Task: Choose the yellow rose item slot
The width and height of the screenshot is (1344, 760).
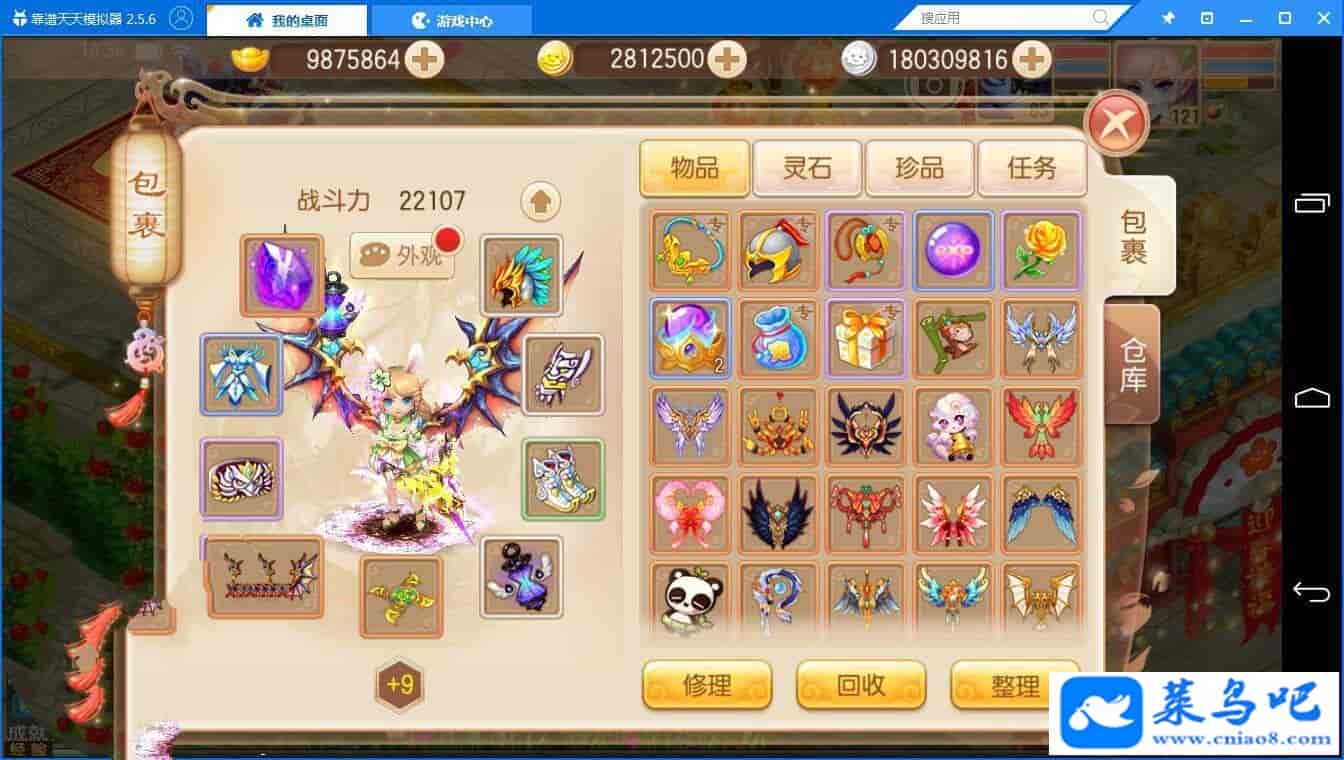Action: [1041, 250]
